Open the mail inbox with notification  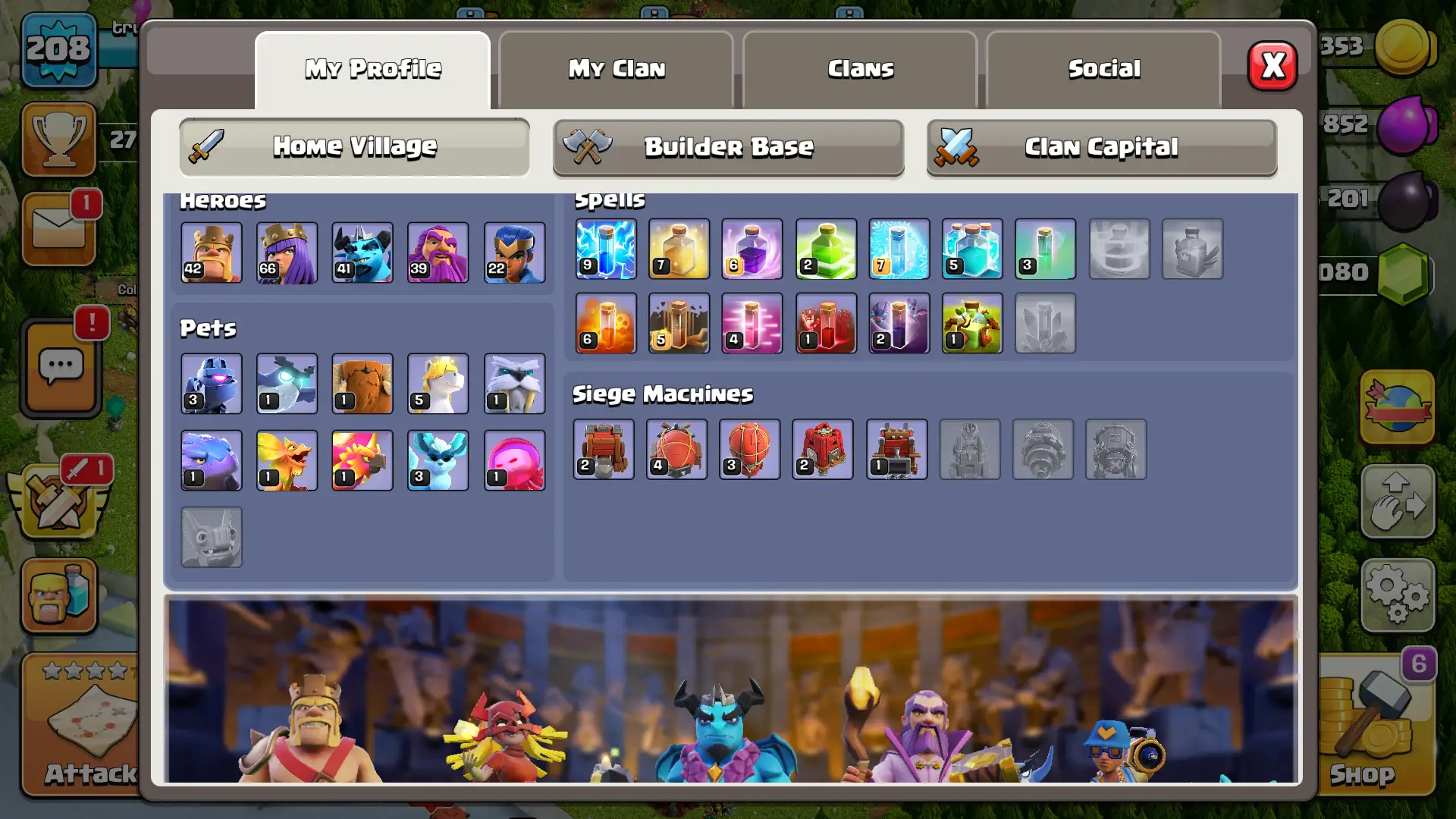click(x=61, y=229)
